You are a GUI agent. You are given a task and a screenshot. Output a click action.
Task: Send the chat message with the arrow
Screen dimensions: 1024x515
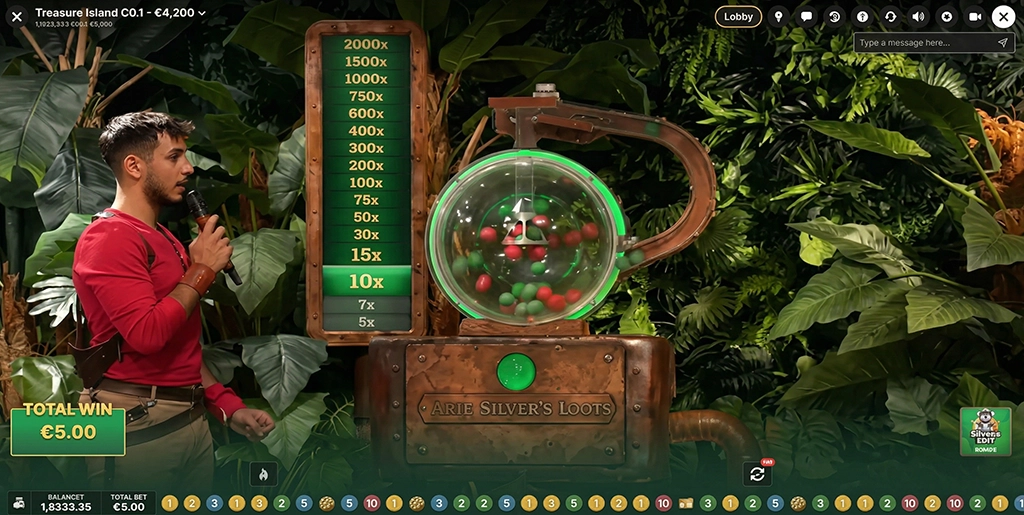[x=1003, y=43]
